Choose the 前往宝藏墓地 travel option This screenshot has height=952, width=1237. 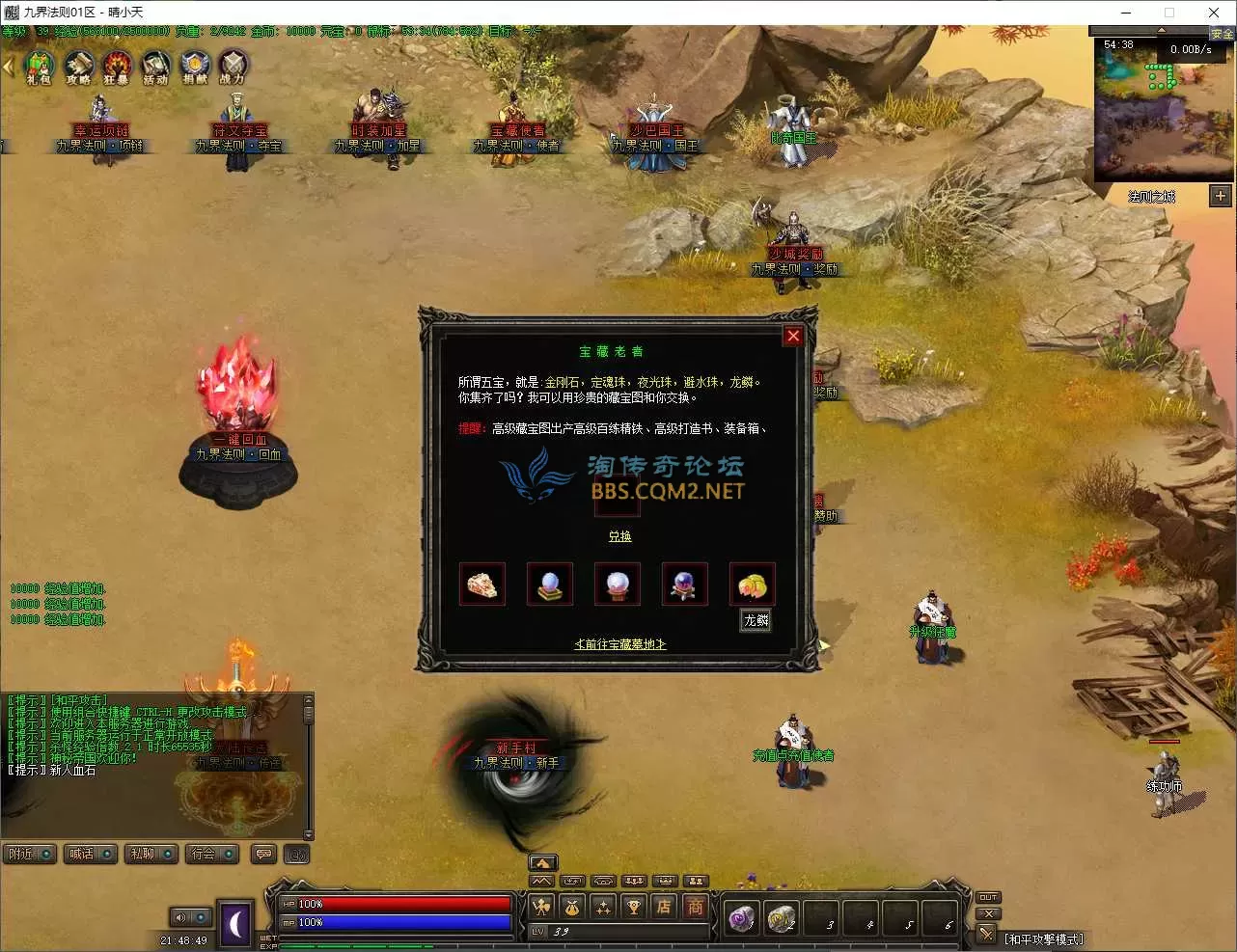tap(619, 643)
